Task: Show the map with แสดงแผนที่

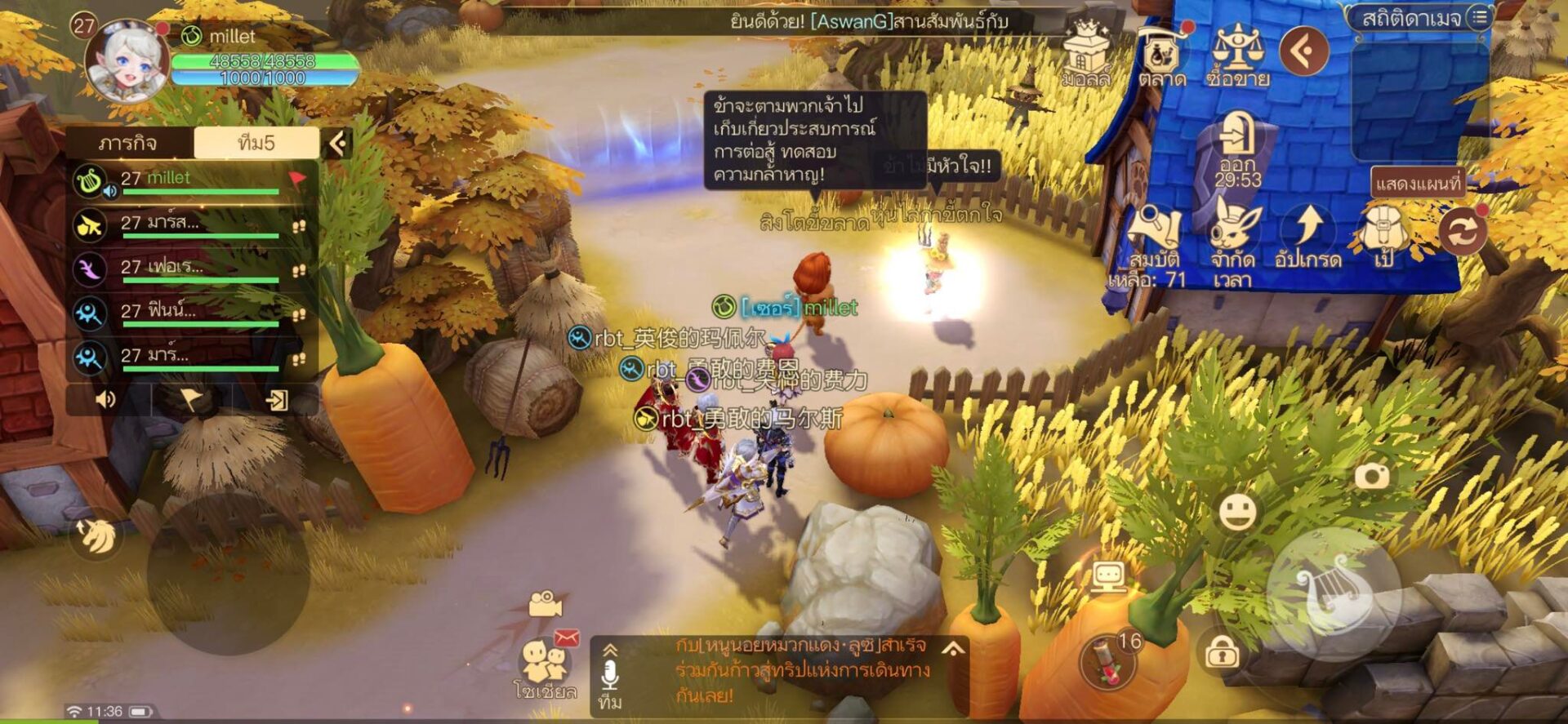Action: click(x=1418, y=183)
